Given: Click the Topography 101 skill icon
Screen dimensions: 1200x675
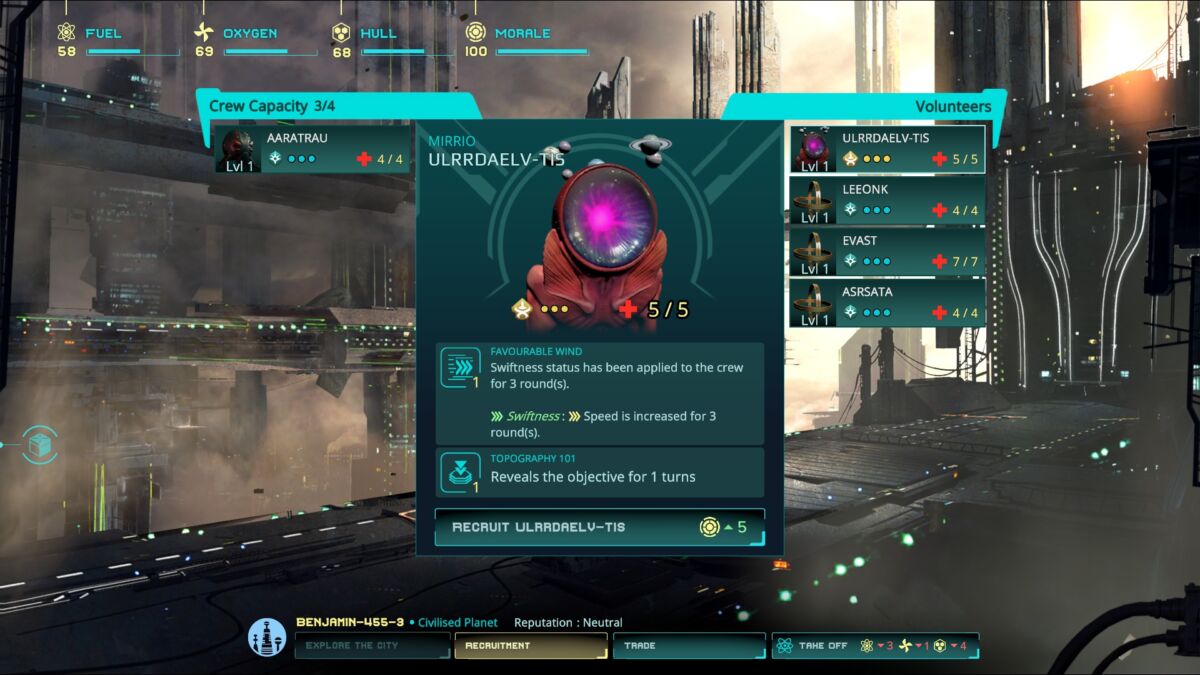Looking at the screenshot, I should [x=460, y=472].
